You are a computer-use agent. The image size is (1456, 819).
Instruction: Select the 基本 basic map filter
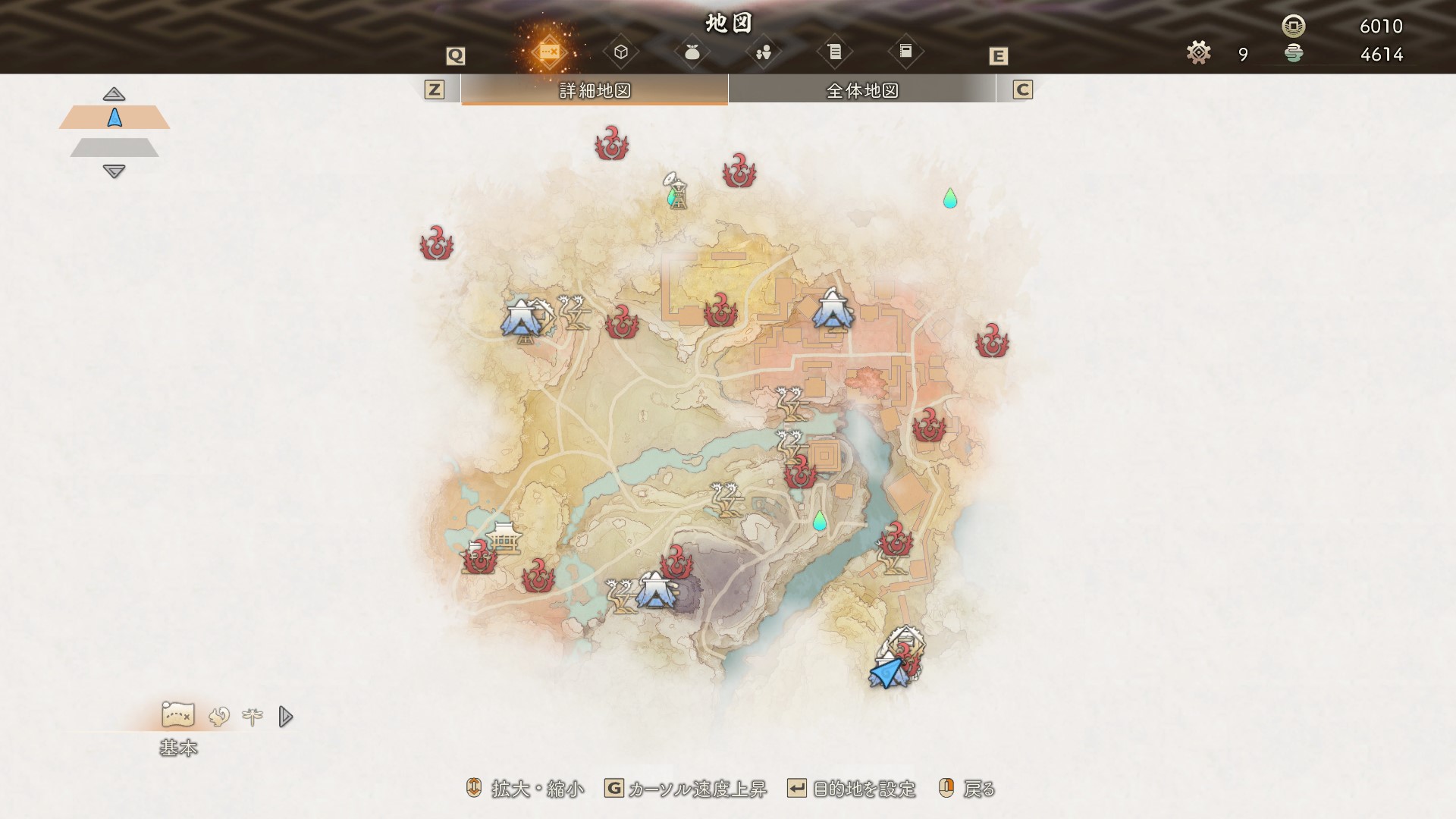pos(178,715)
